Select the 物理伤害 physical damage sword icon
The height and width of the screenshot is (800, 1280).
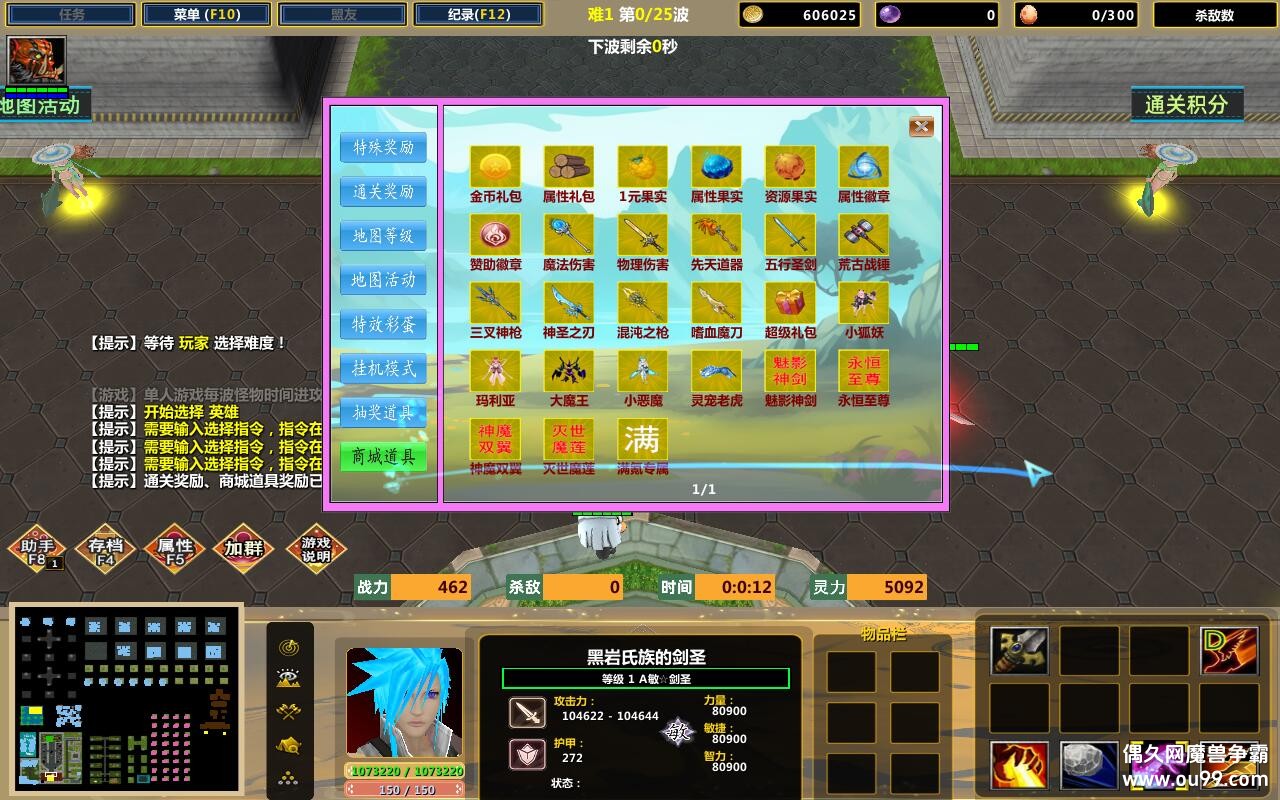click(643, 237)
